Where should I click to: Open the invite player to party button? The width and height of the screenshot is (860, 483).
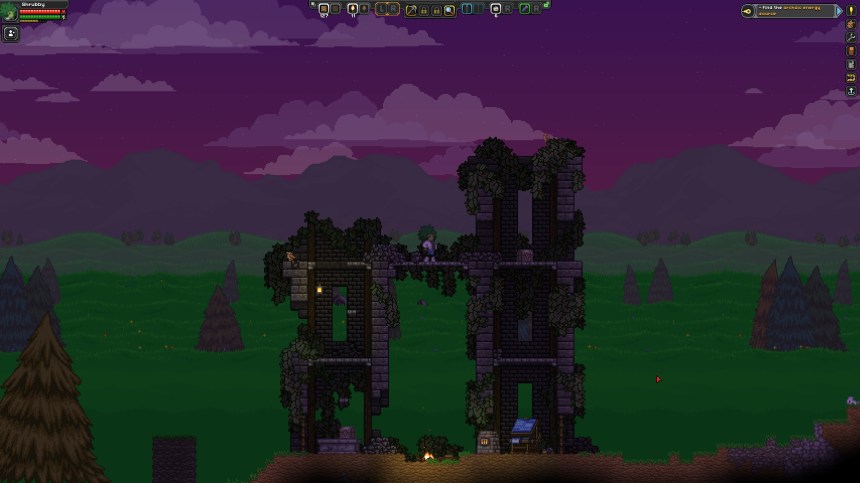point(11,33)
